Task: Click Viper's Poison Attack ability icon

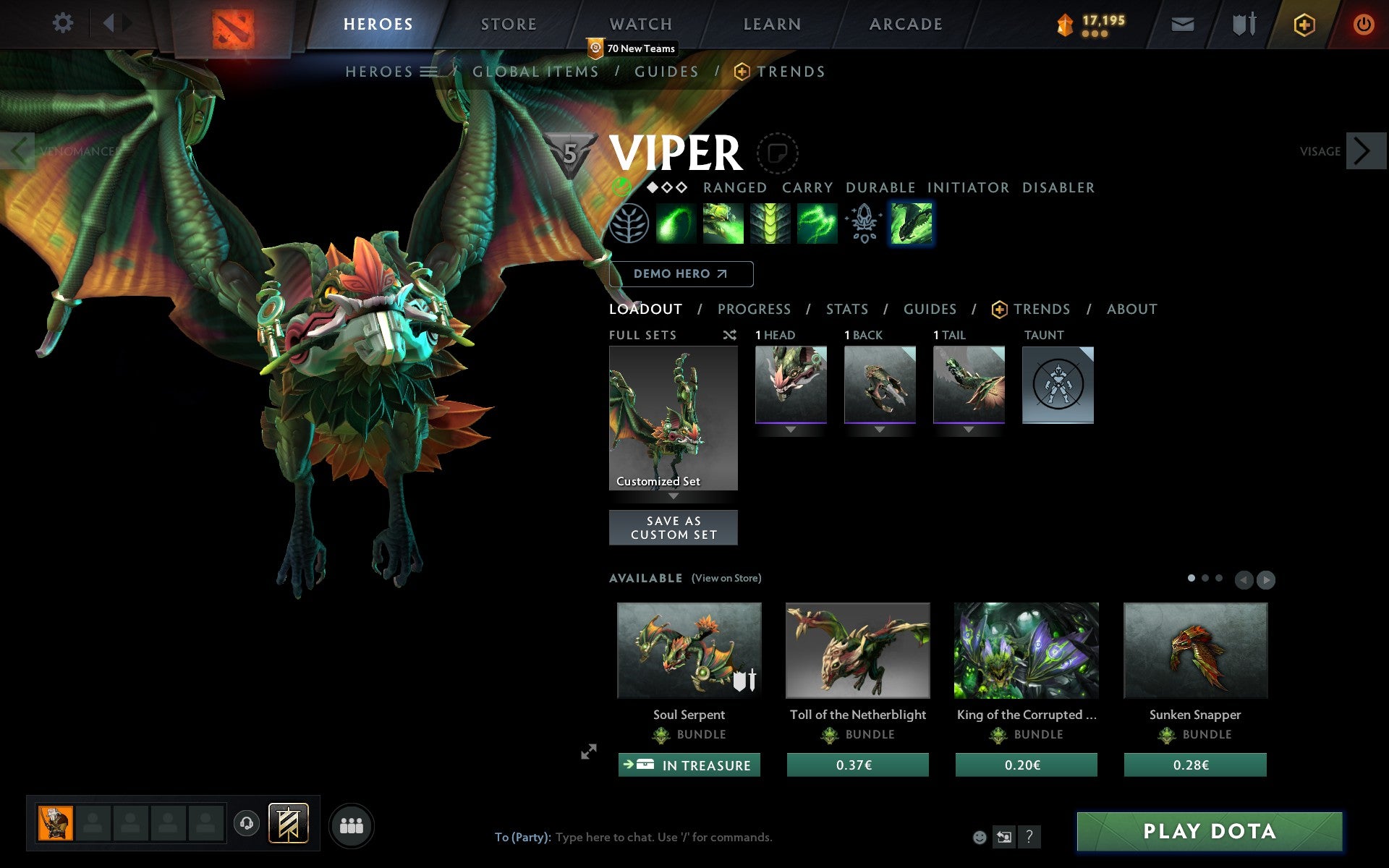Action: pyautogui.click(x=676, y=223)
